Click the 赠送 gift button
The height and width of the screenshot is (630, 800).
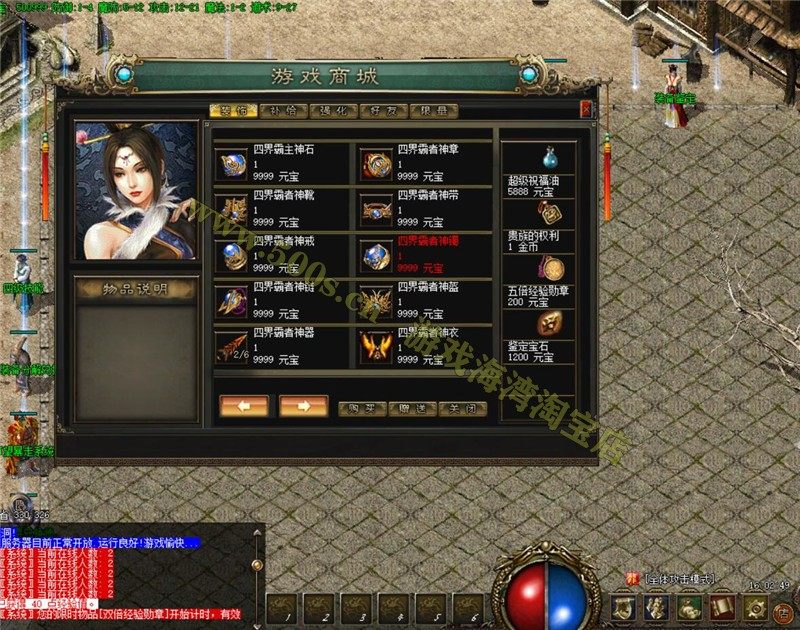pyautogui.click(x=412, y=409)
